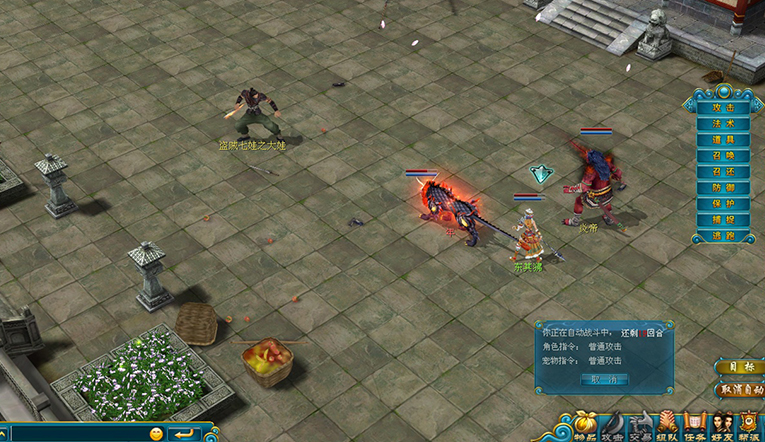Screen dimensions: 765x442
Task: Choose the 召唤 summon command
Action: (x=723, y=156)
